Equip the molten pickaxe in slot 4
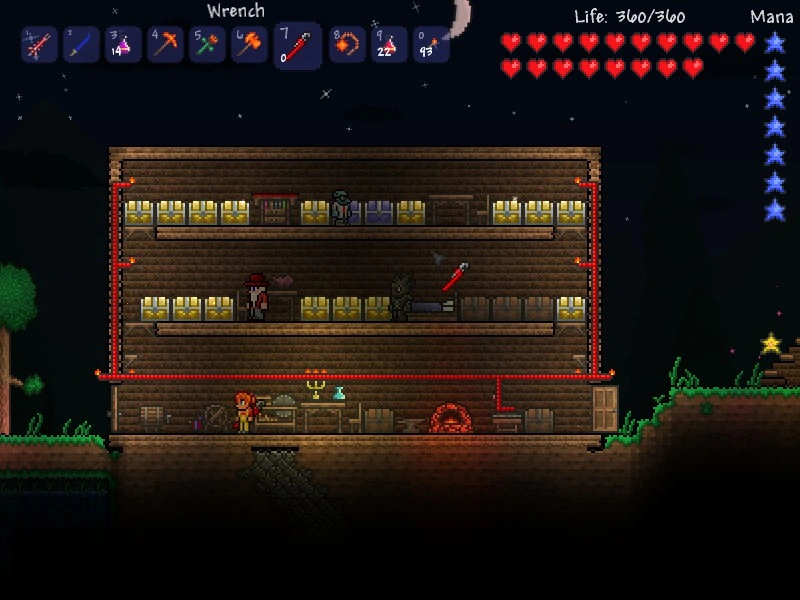This screenshot has width=800, height=600. (165, 45)
